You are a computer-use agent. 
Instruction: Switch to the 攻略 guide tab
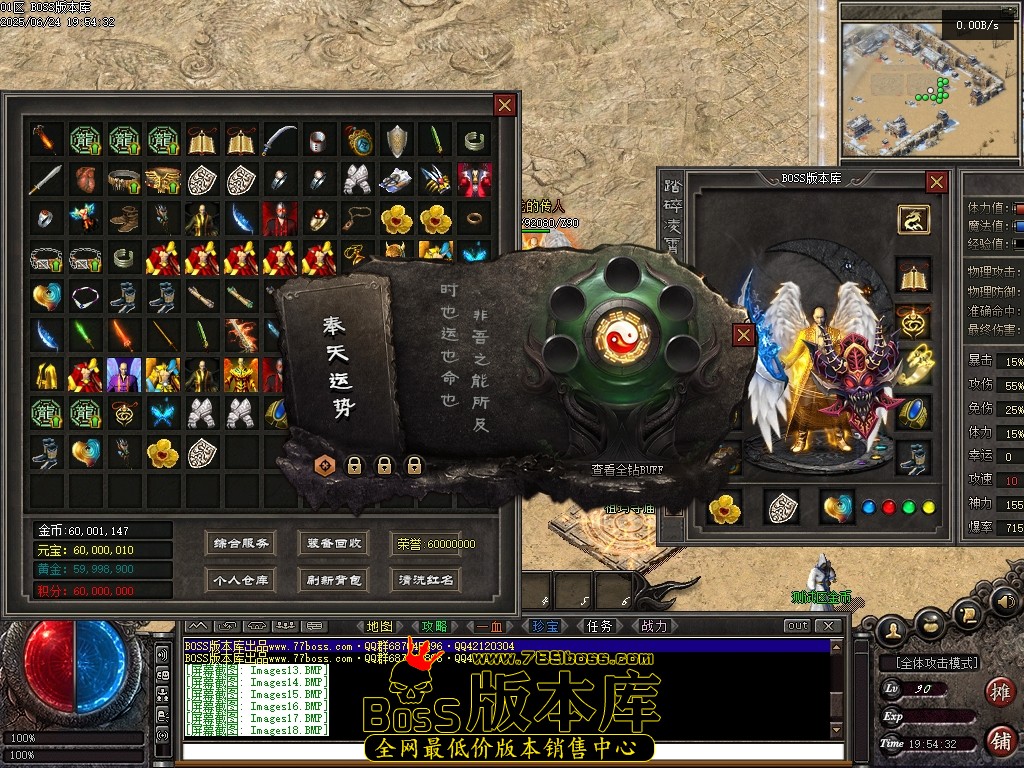click(435, 626)
